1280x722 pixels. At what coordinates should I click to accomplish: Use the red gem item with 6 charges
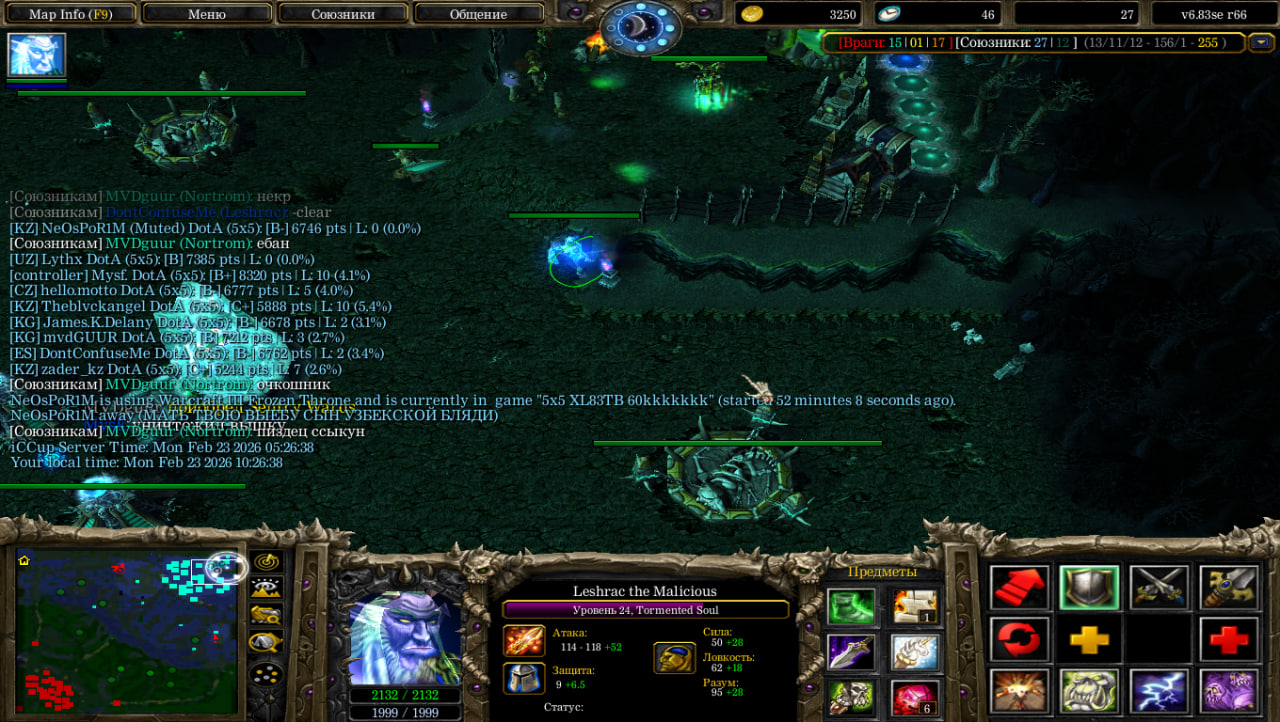915,697
